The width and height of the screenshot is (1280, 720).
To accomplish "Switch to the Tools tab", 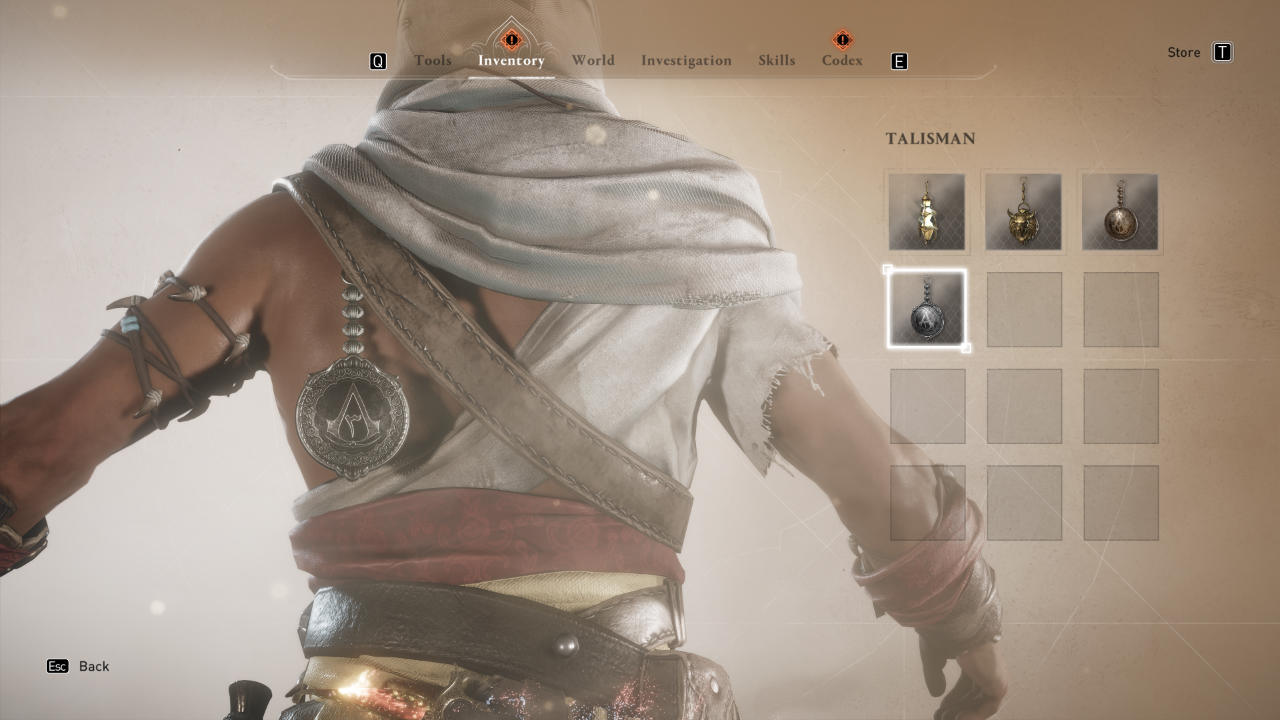I will coord(433,60).
